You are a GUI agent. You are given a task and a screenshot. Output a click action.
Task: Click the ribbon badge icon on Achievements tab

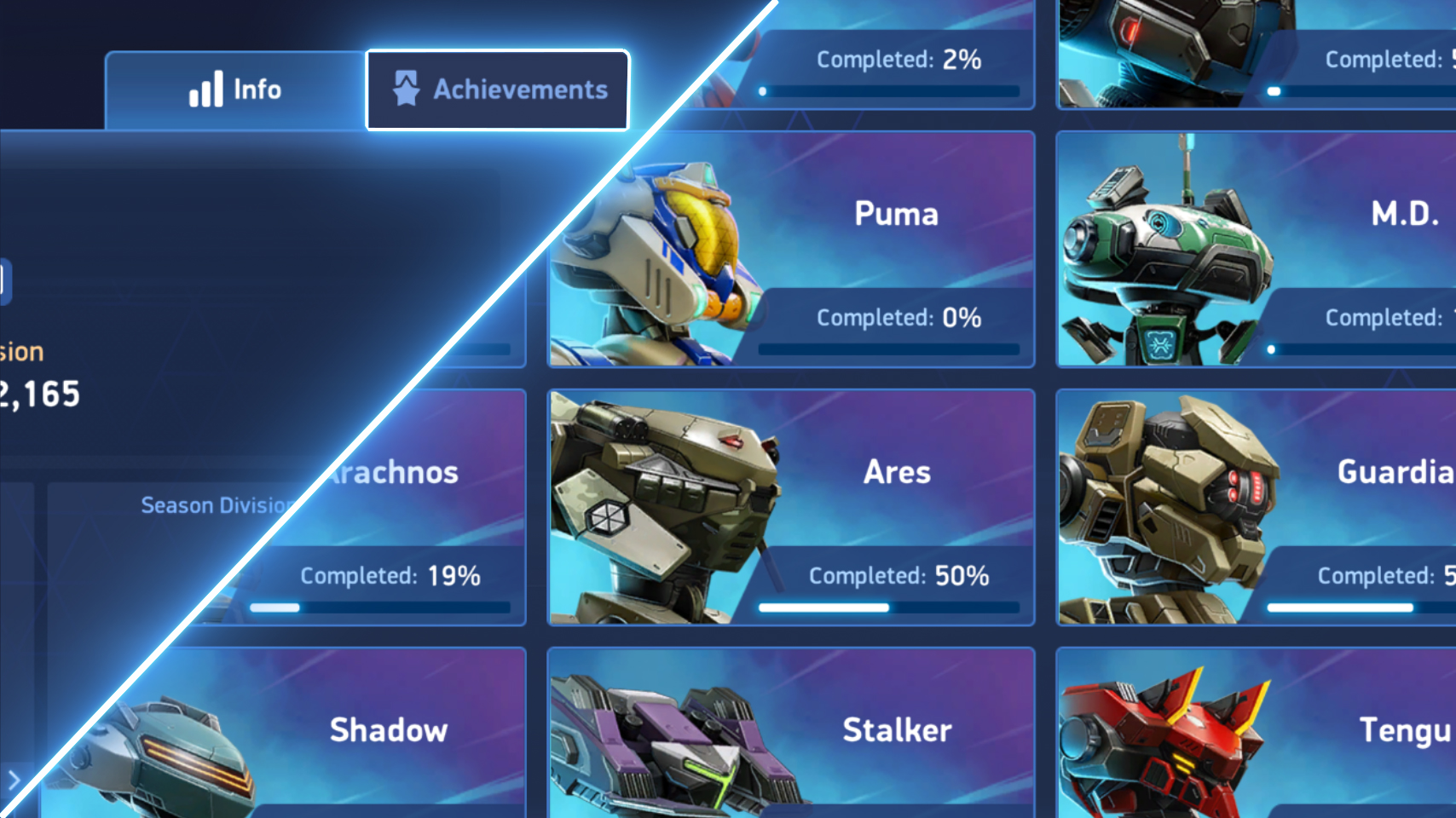408,88
